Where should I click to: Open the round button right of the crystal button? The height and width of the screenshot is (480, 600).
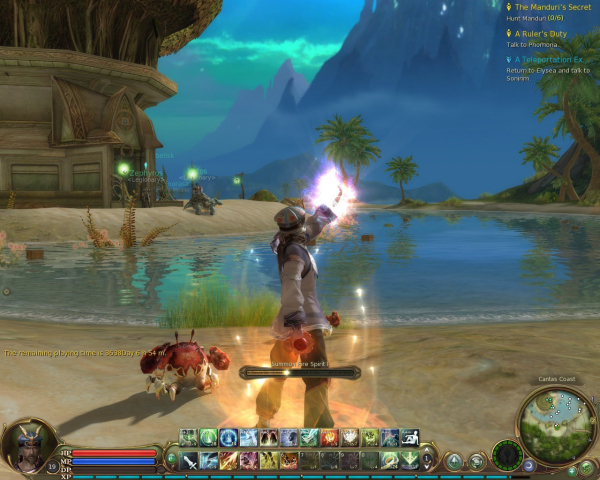click(477, 461)
